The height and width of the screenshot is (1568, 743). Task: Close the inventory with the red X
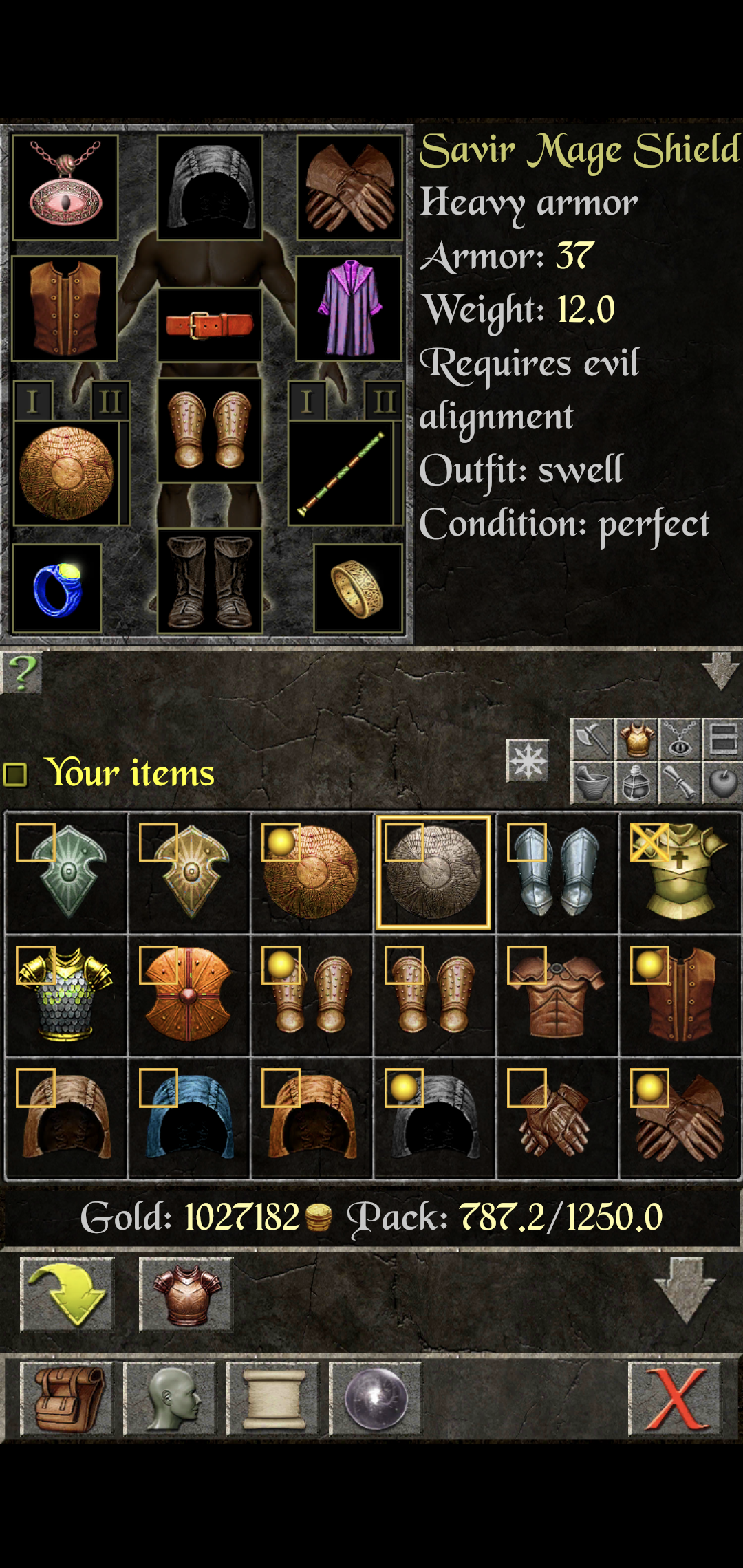(675, 1399)
